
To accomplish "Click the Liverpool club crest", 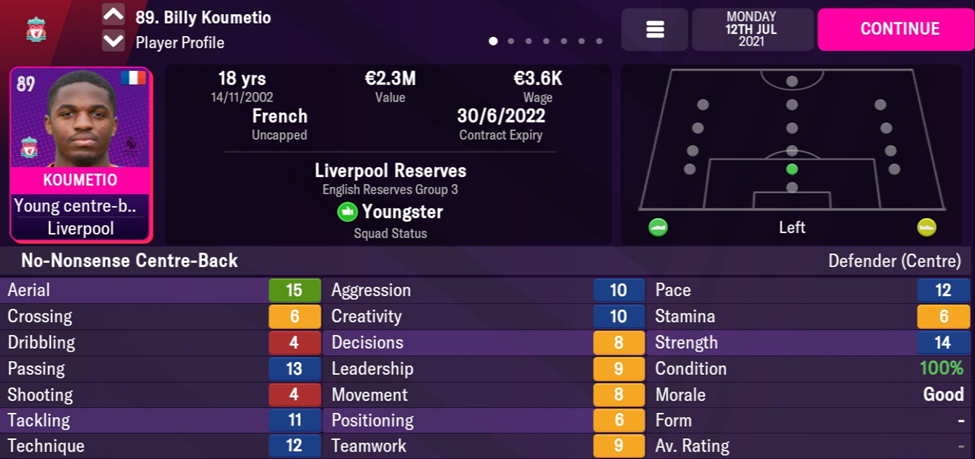I will click(38, 29).
